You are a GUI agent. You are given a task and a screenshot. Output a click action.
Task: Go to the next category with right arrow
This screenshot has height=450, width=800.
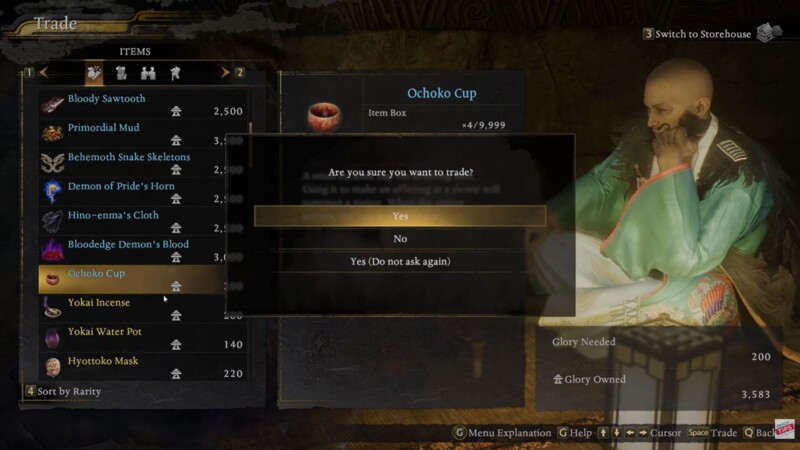[224, 72]
